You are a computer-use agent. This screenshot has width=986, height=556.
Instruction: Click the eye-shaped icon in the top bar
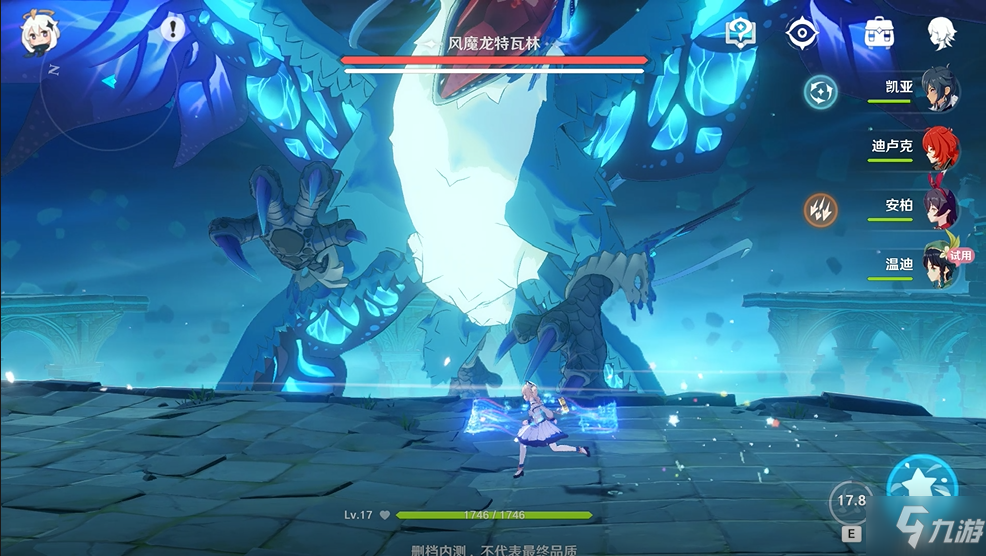801,33
